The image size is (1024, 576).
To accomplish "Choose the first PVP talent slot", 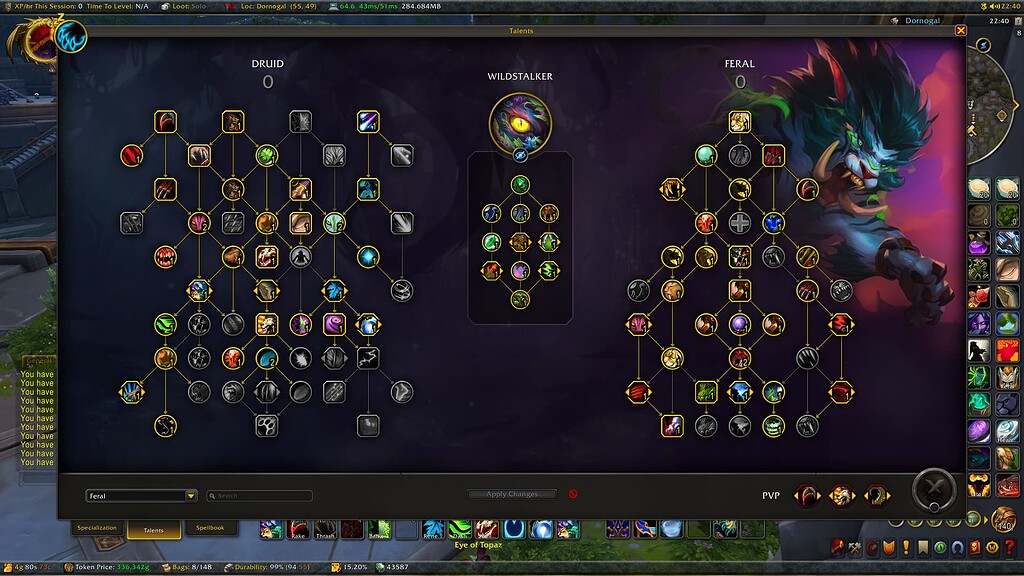I will coord(807,495).
